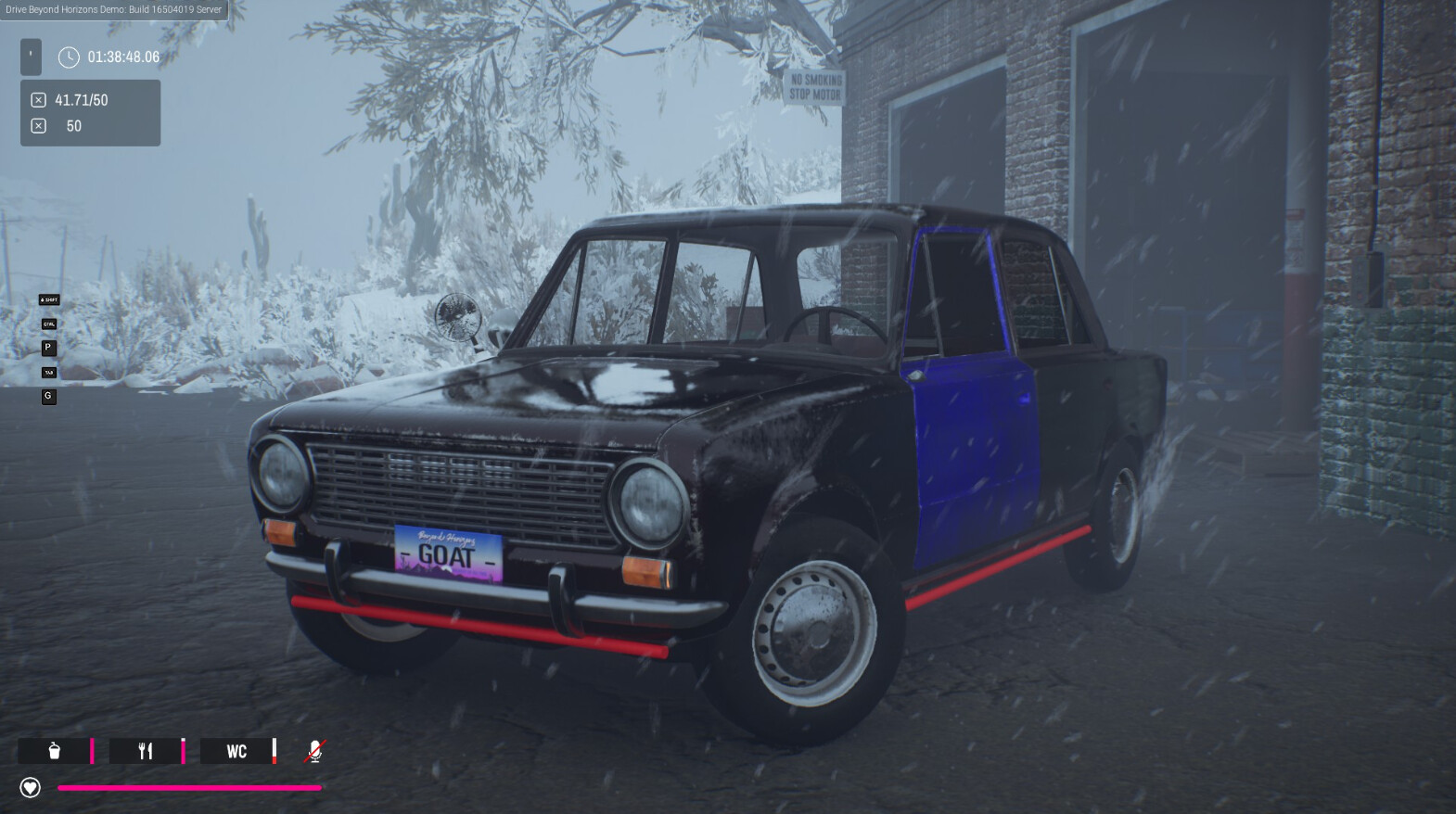This screenshot has width=1456, height=814.
Task: Click the CTRL crouch key prompt
Action: 48,324
